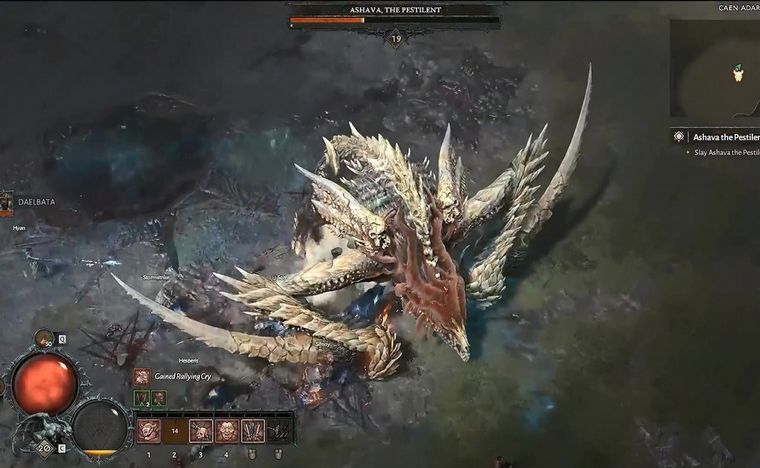Activate the skill in slot 1

pos(149,430)
